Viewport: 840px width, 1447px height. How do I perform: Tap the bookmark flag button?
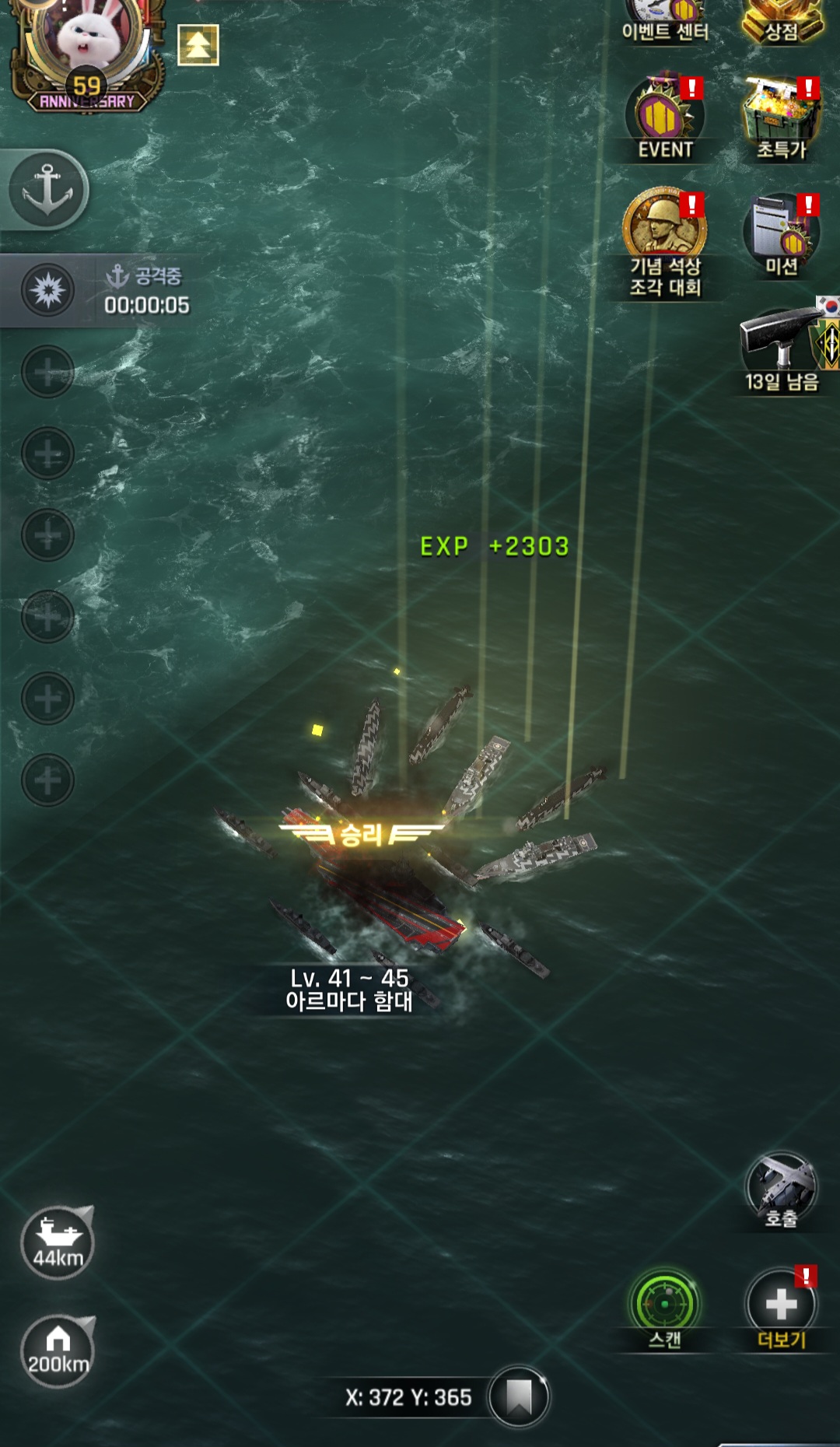click(x=519, y=1397)
